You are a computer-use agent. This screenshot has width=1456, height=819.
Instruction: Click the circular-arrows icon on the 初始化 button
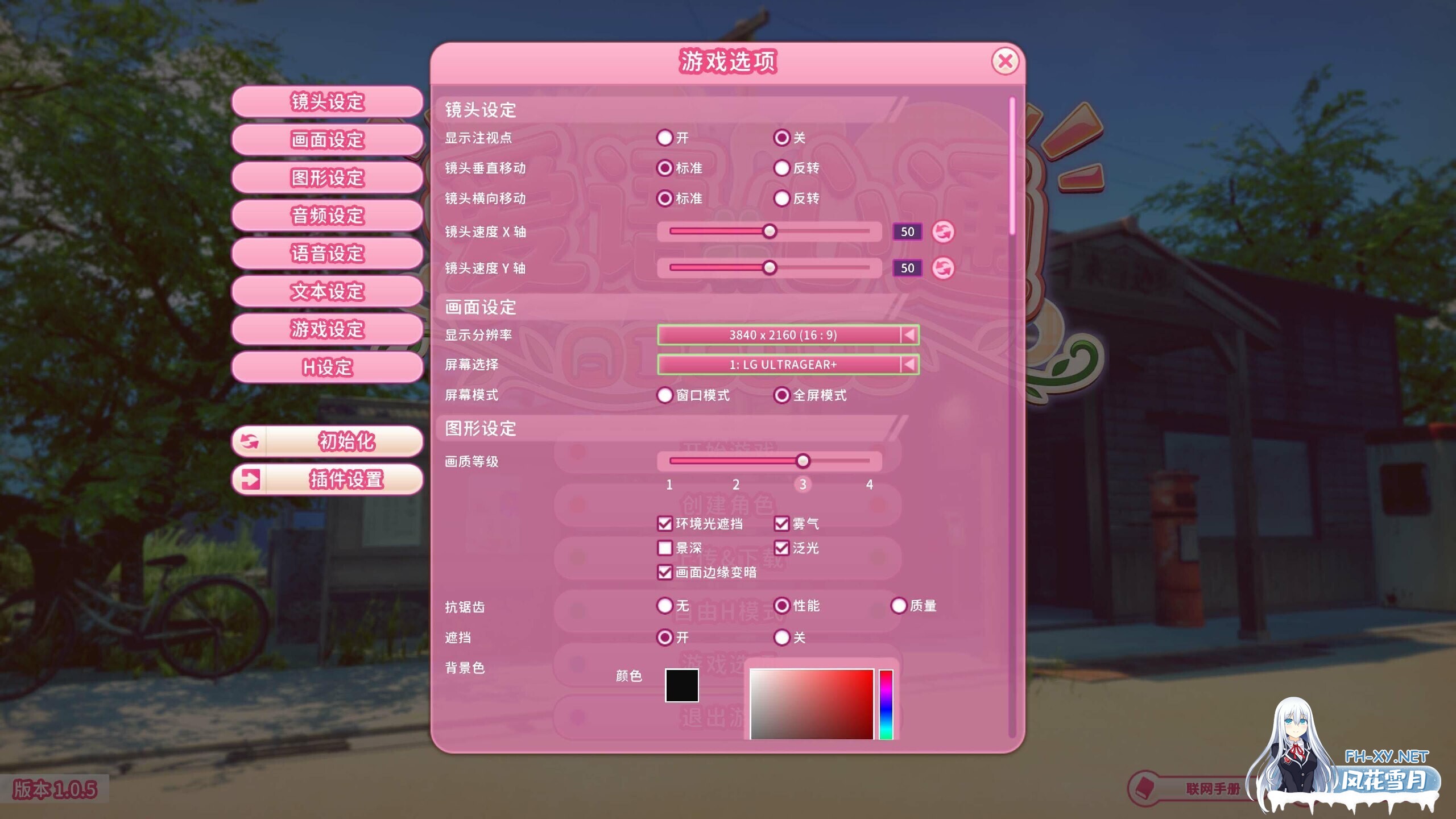point(251,441)
